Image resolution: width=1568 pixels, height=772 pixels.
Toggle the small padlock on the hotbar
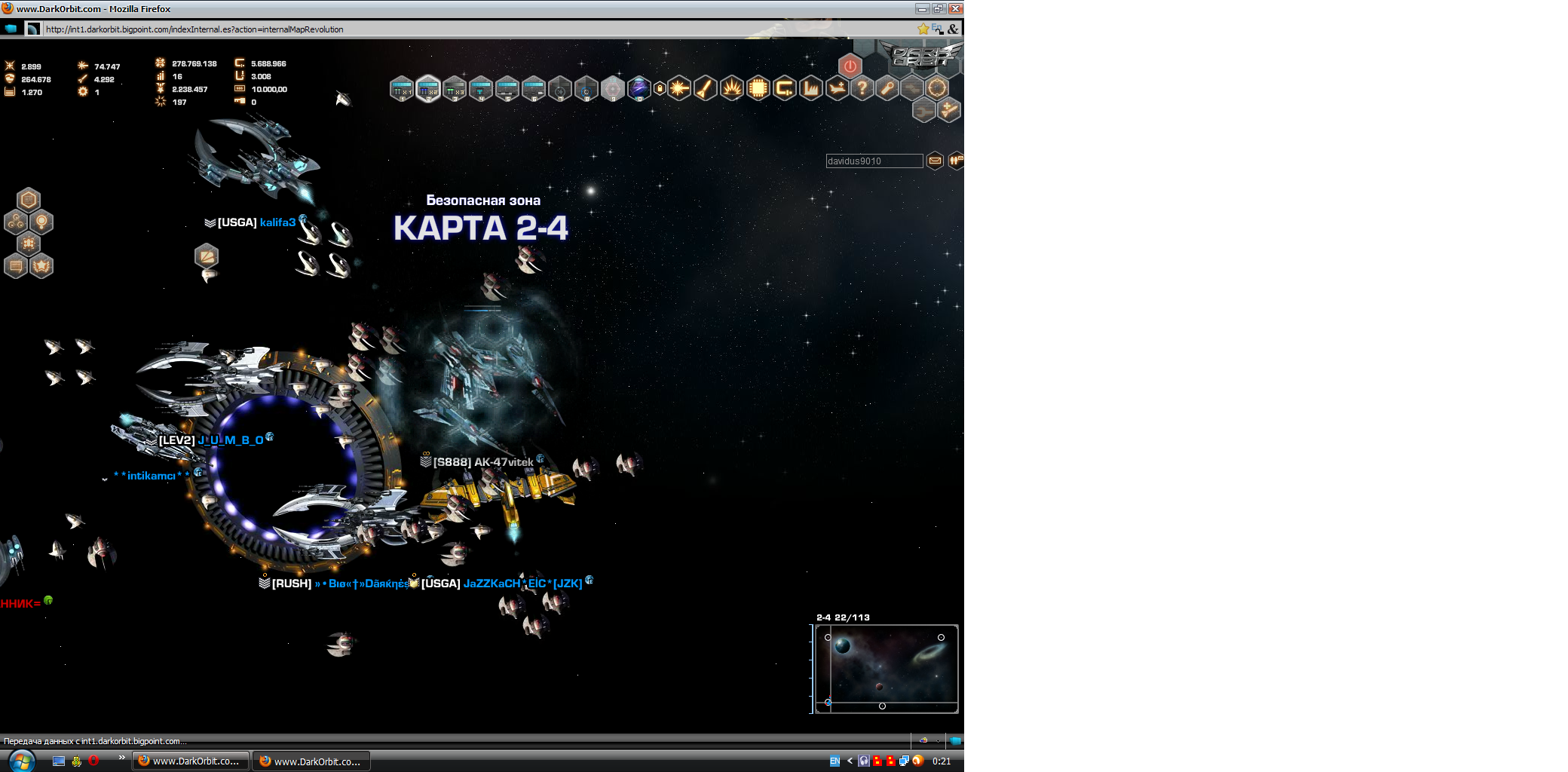click(x=660, y=88)
